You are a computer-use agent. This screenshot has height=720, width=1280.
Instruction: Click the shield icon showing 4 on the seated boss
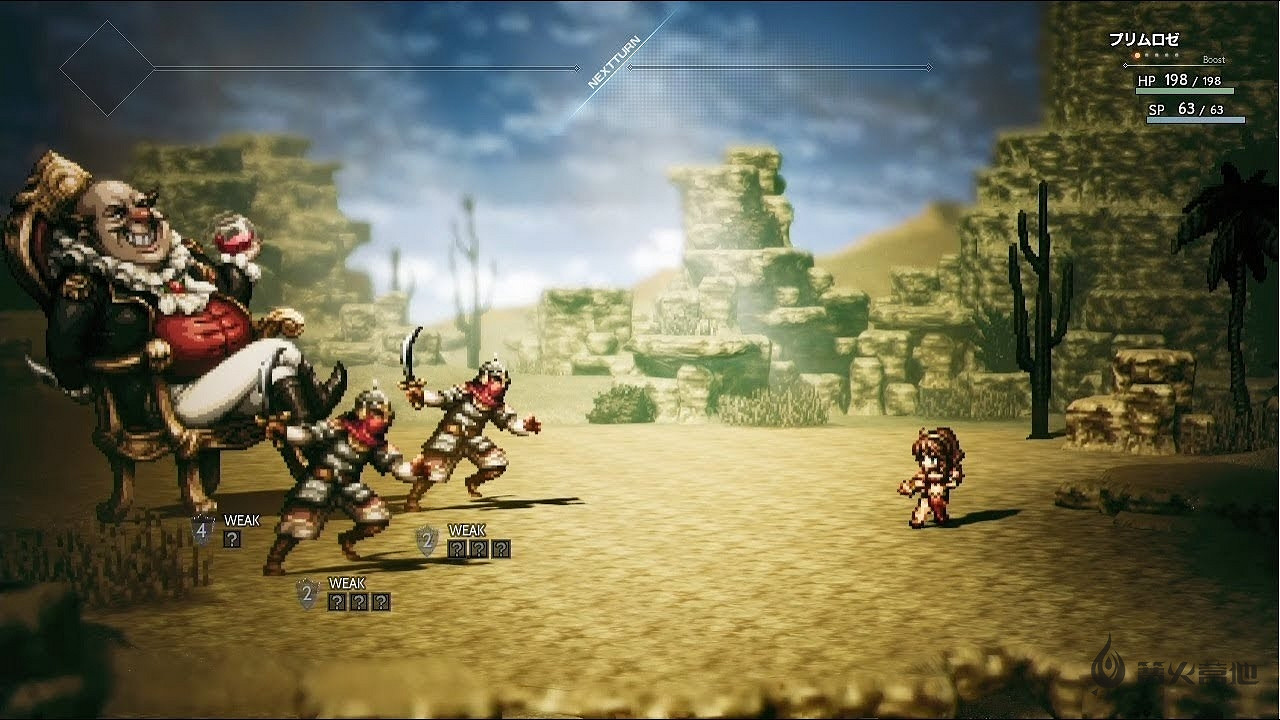pyautogui.click(x=201, y=530)
